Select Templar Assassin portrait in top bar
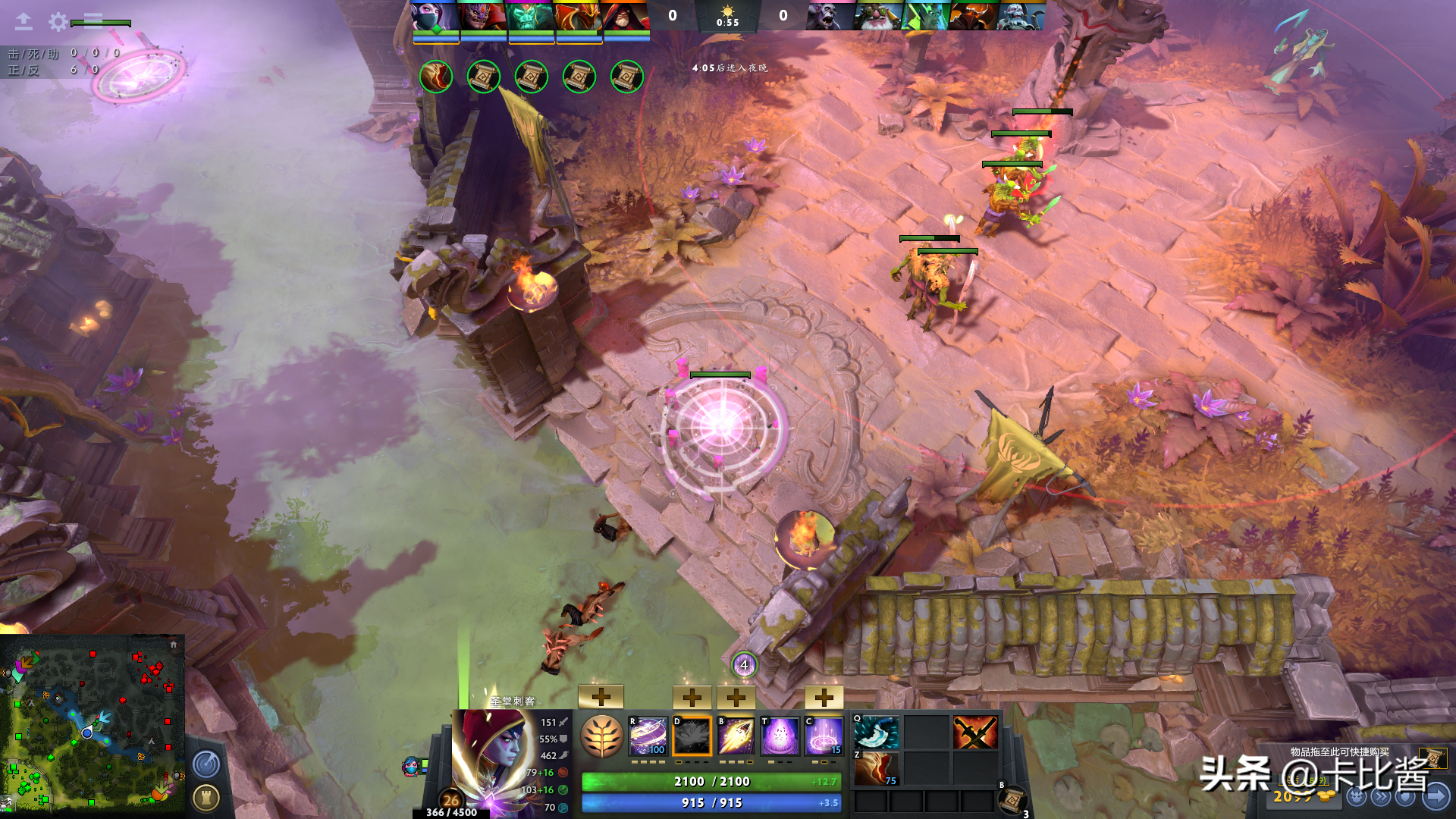 pyautogui.click(x=435, y=16)
